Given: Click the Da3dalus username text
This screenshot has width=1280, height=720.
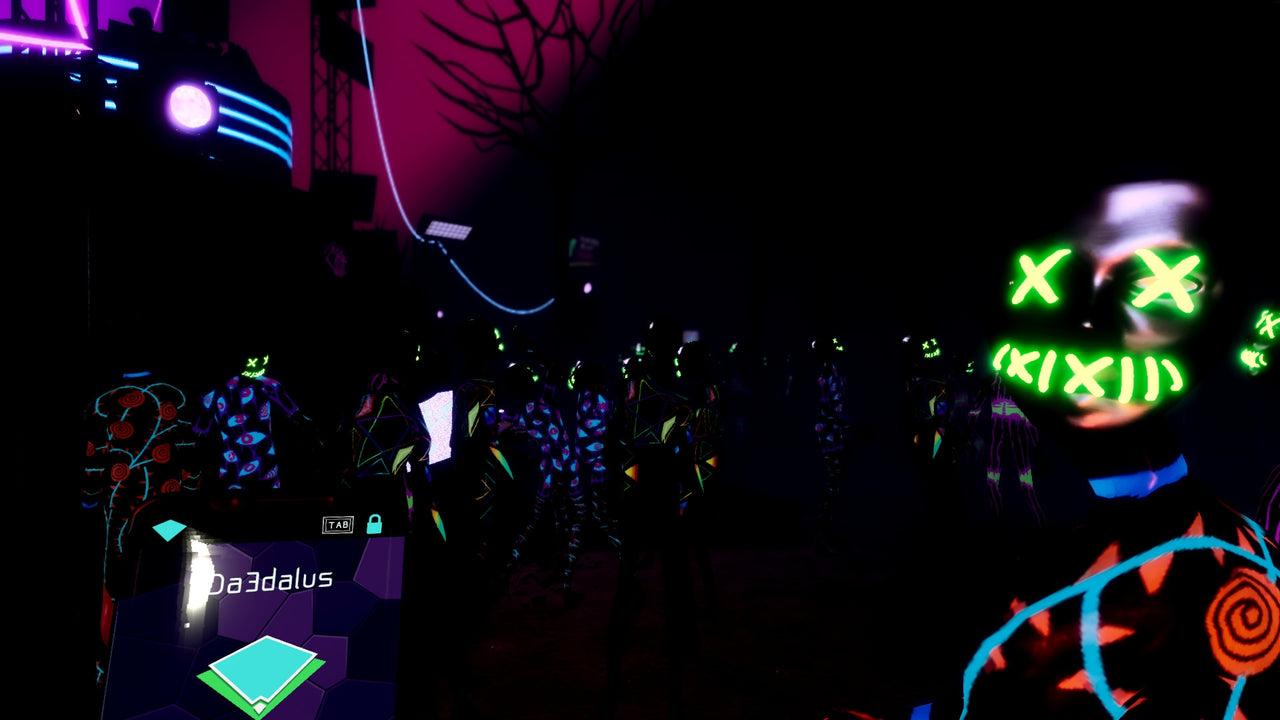Looking at the screenshot, I should [x=273, y=578].
